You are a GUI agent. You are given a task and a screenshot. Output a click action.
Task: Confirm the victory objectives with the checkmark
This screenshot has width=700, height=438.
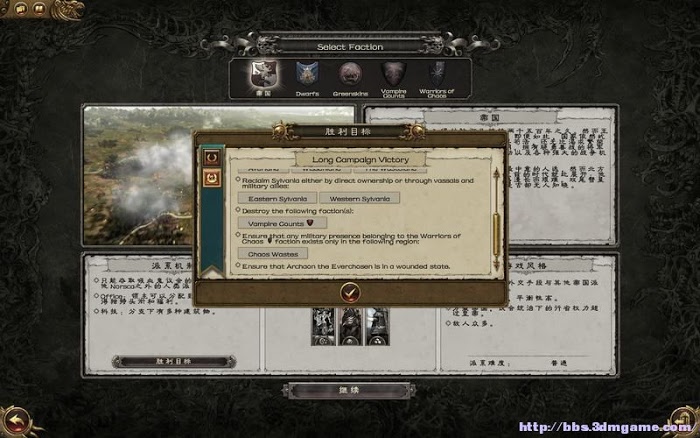349,291
